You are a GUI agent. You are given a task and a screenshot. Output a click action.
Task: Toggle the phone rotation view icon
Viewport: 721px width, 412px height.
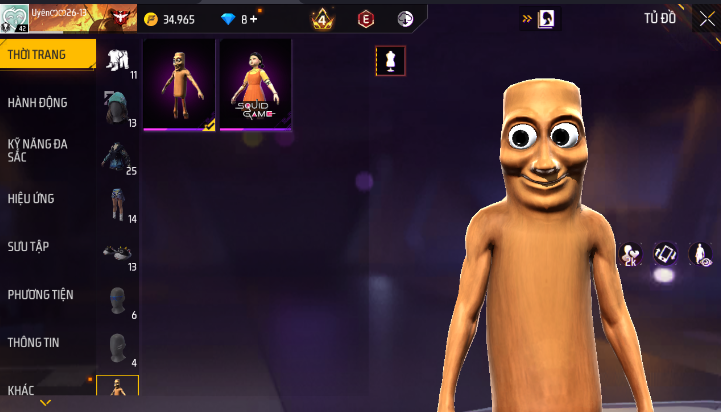(665, 254)
